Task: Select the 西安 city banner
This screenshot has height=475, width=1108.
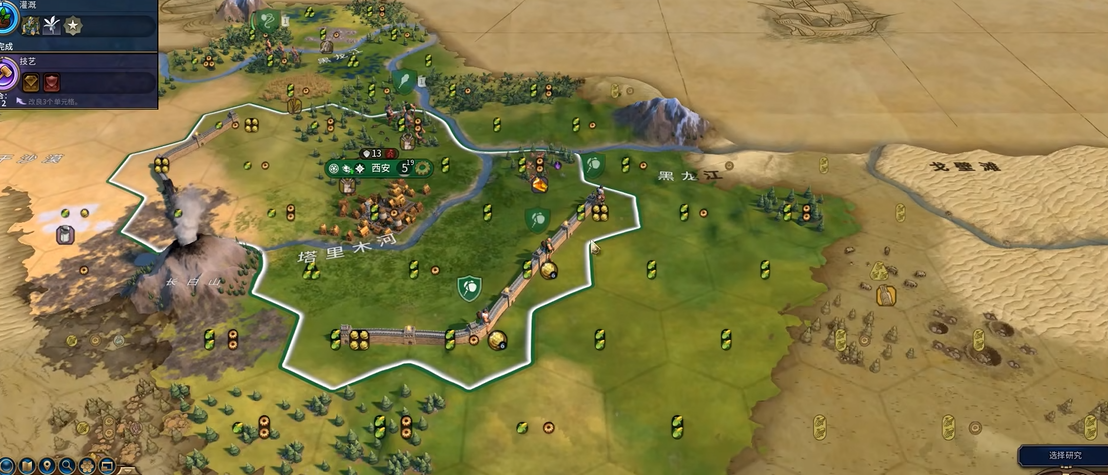Action: pos(380,168)
